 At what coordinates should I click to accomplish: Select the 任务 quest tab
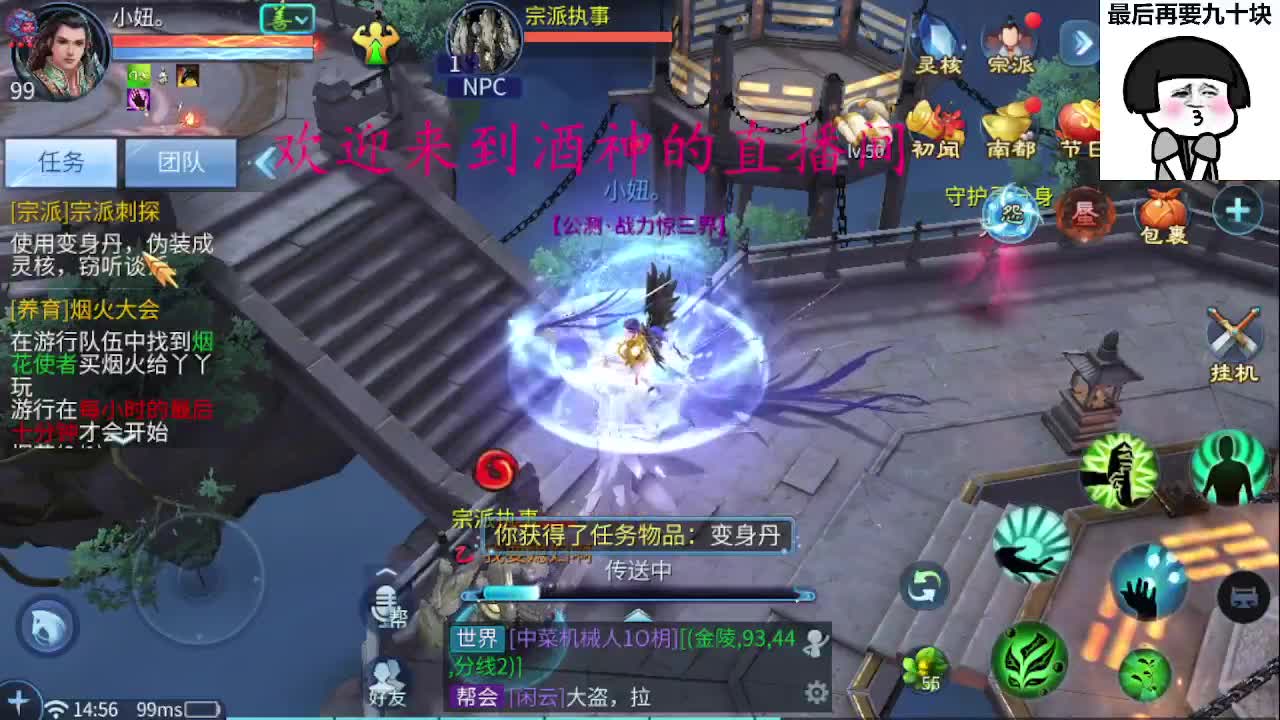(62, 163)
